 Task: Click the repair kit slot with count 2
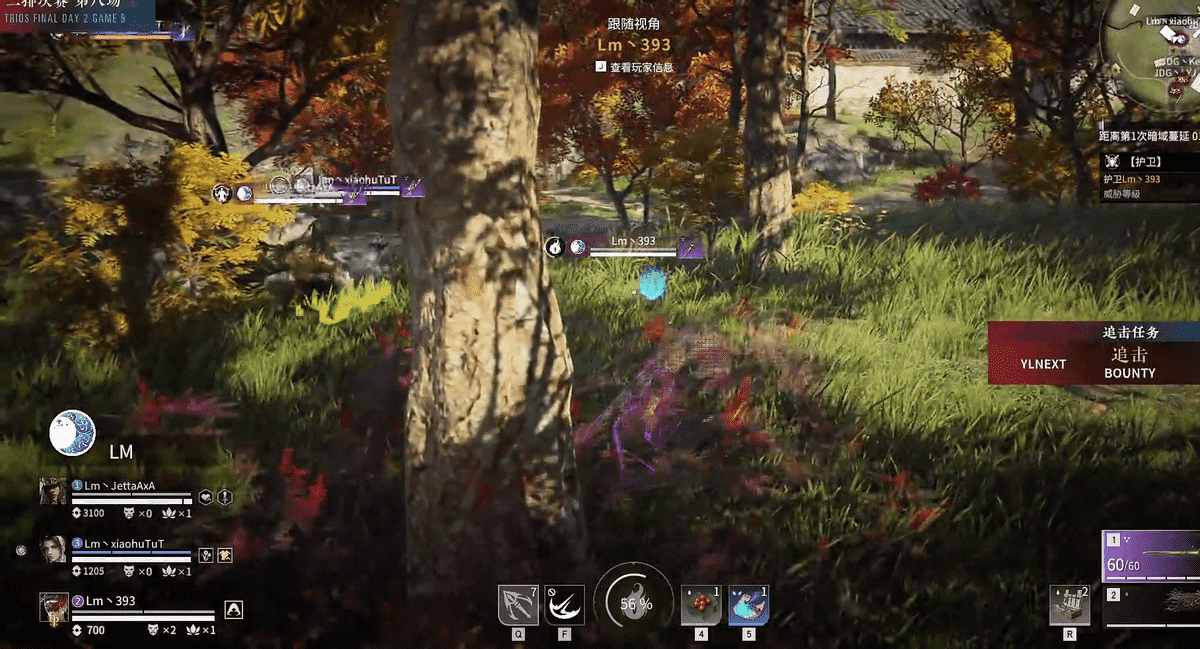[x=1069, y=605]
